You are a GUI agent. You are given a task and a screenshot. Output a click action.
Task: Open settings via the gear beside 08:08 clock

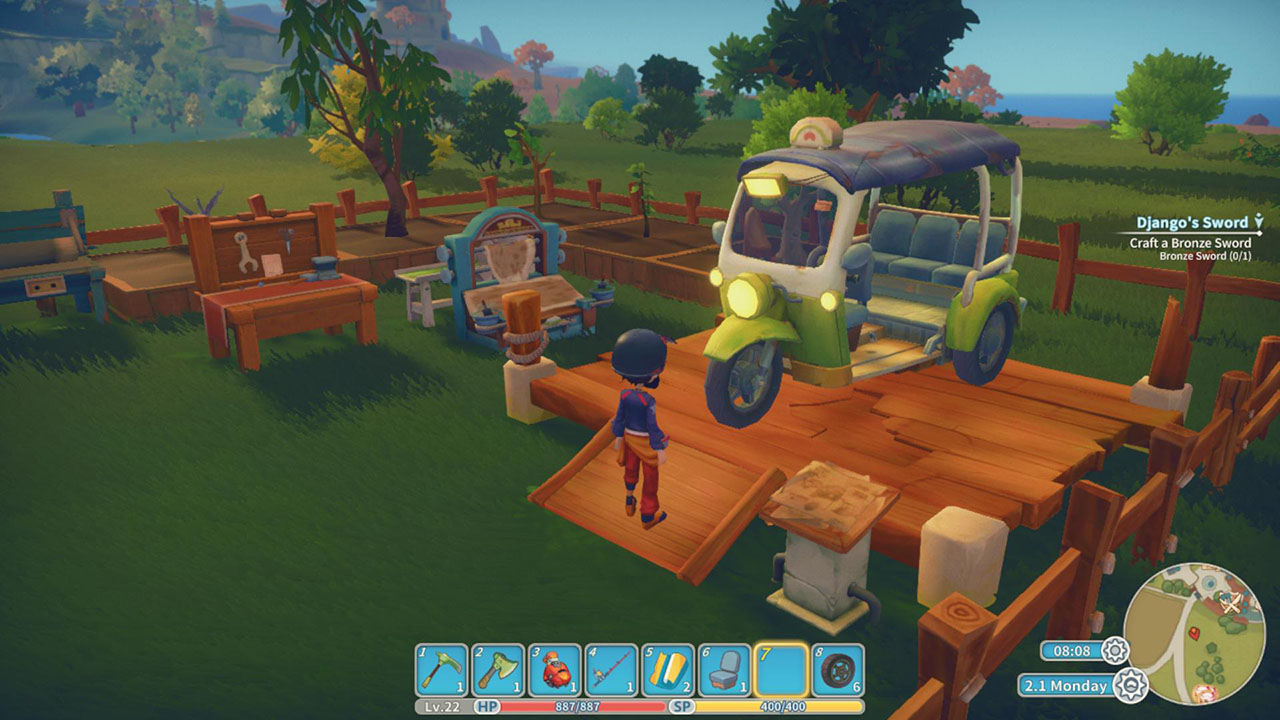[1114, 651]
